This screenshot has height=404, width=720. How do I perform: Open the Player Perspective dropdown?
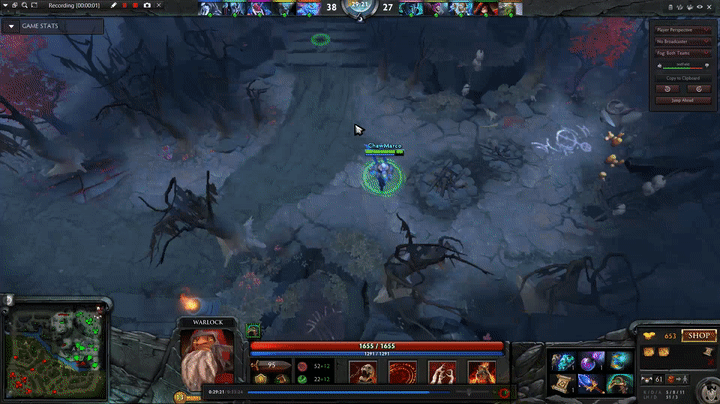pyautogui.click(x=683, y=29)
